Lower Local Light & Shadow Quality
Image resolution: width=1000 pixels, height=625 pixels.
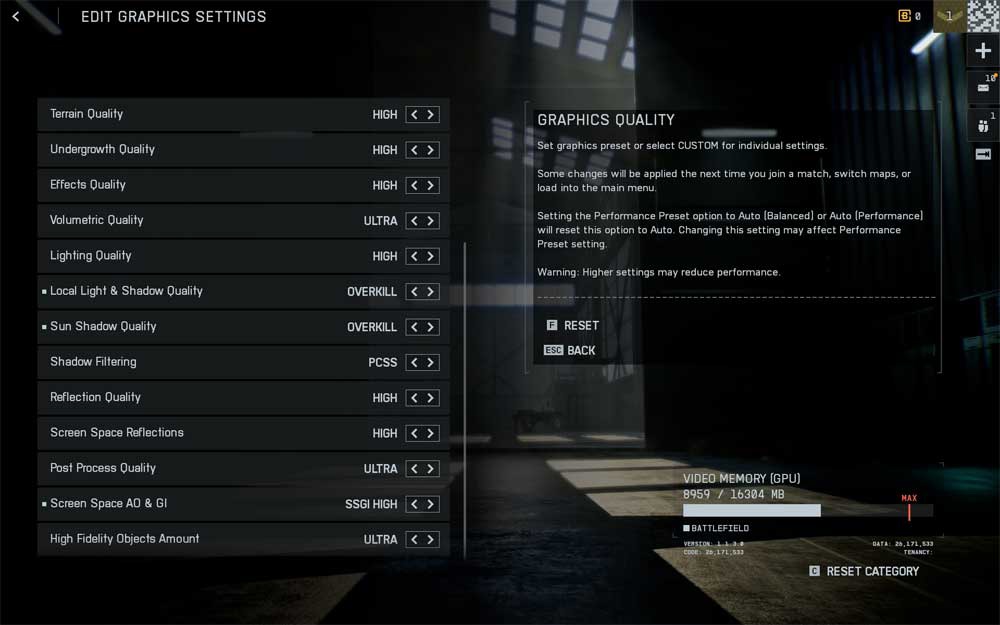pos(414,292)
